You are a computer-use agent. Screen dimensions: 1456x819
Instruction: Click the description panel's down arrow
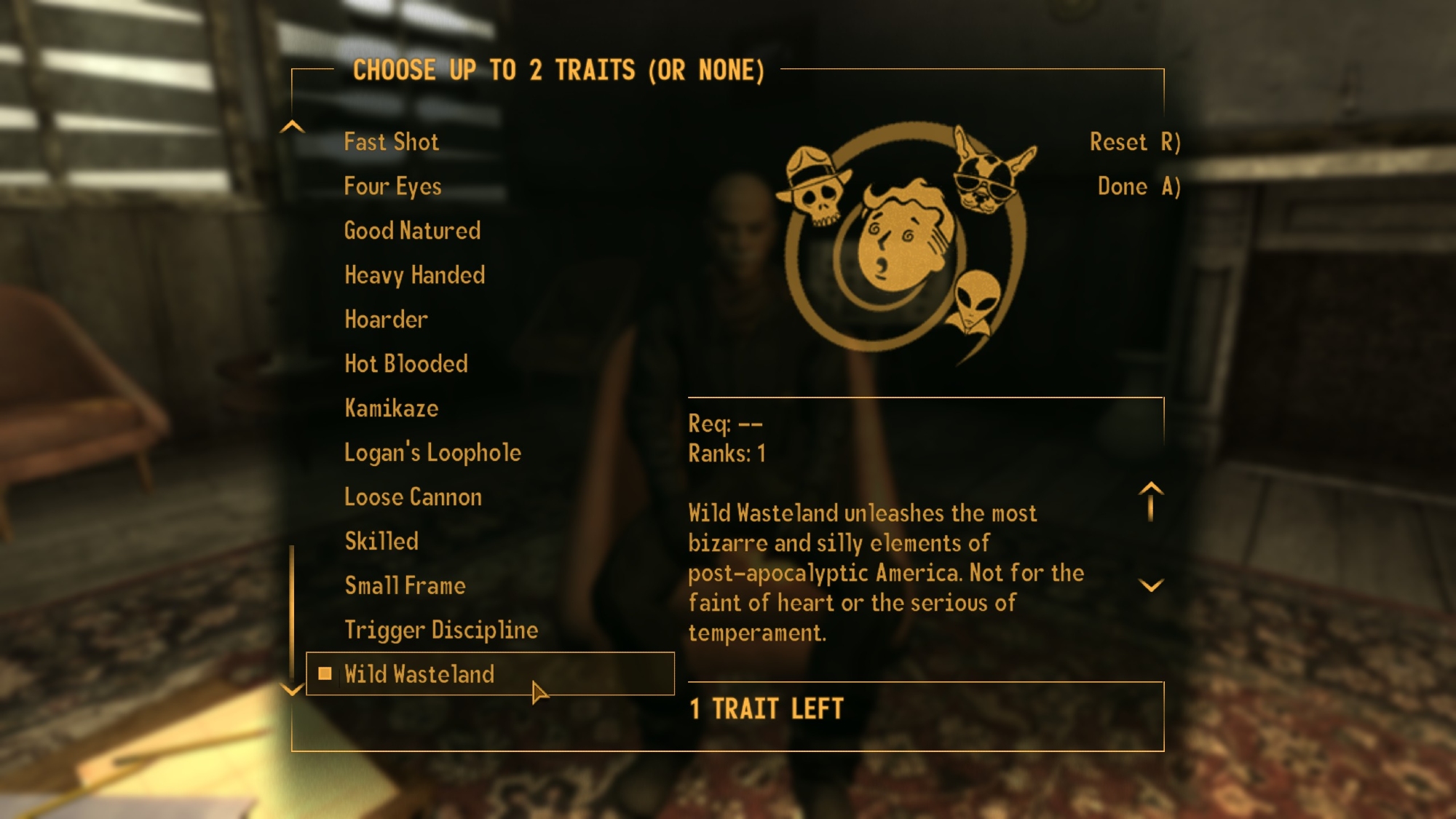pyautogui.click(x=1150, y=585)
